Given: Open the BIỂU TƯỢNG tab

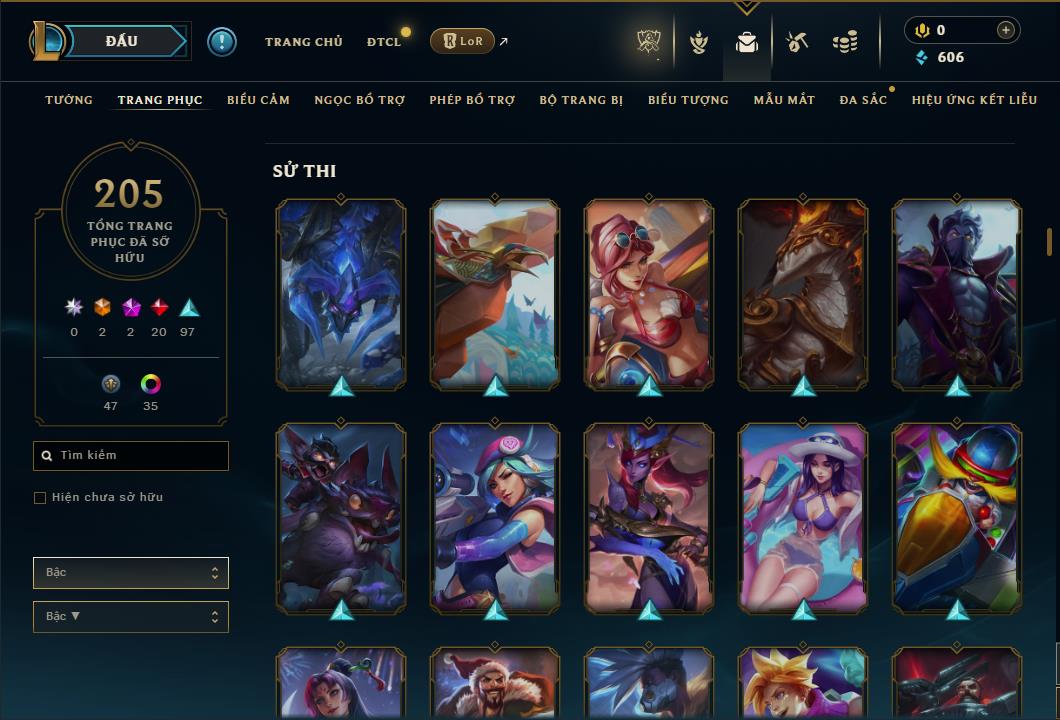Looking at the screenshot, I should tap(688, 100).
